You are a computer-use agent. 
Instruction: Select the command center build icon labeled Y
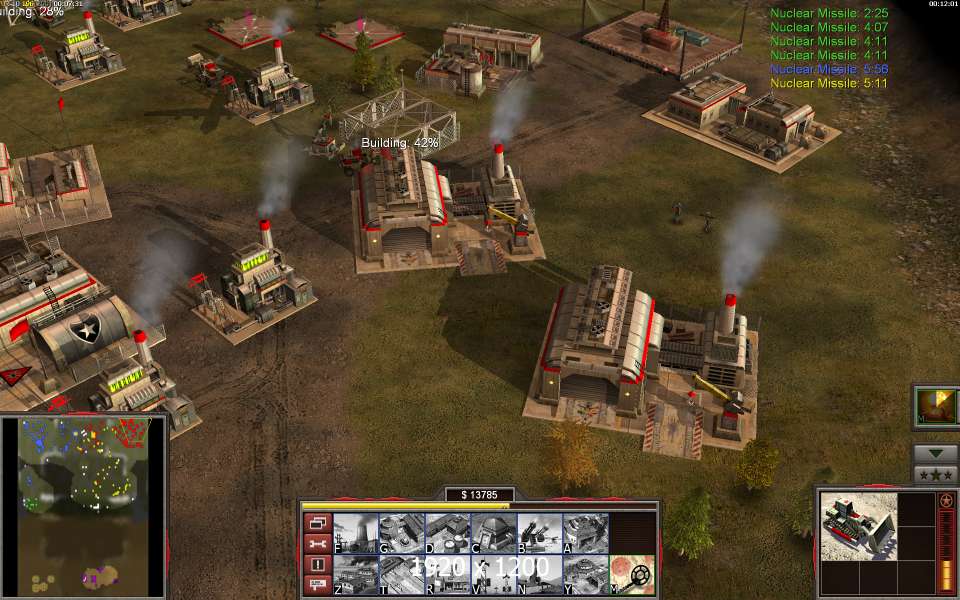(585, 575)
